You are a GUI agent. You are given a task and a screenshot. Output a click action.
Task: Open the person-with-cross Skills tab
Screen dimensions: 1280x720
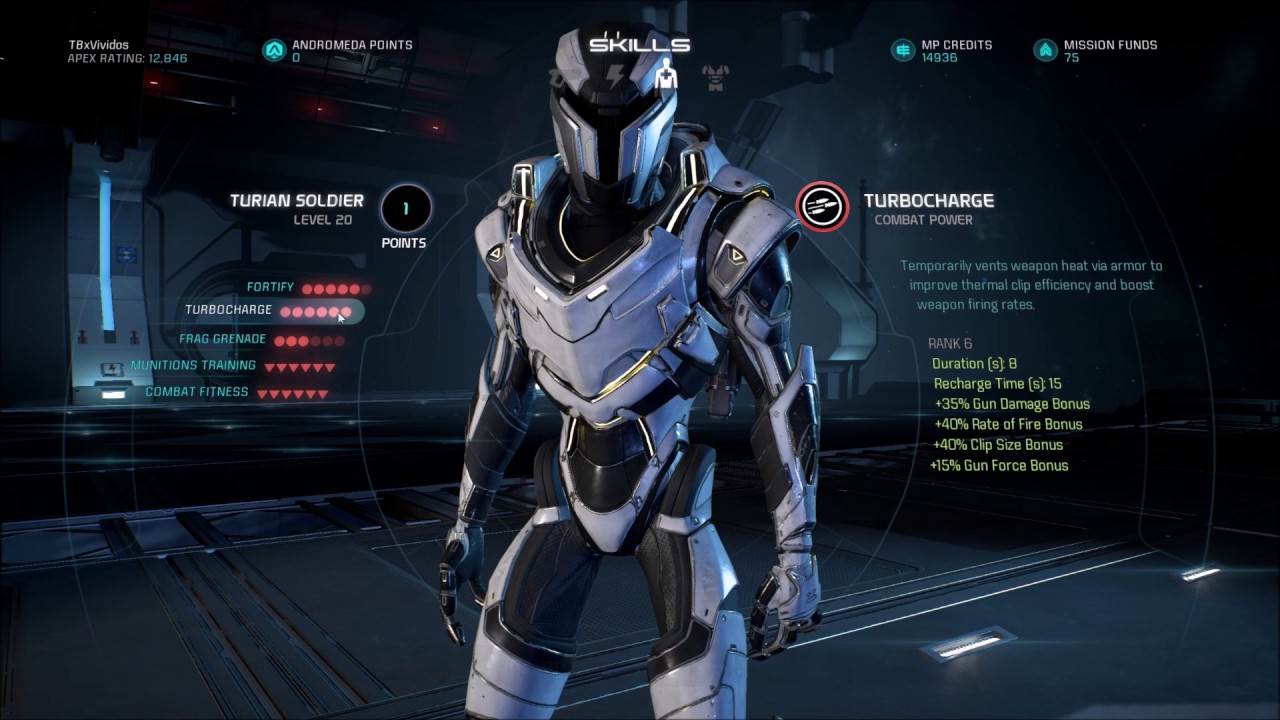[x=666, y=75]
